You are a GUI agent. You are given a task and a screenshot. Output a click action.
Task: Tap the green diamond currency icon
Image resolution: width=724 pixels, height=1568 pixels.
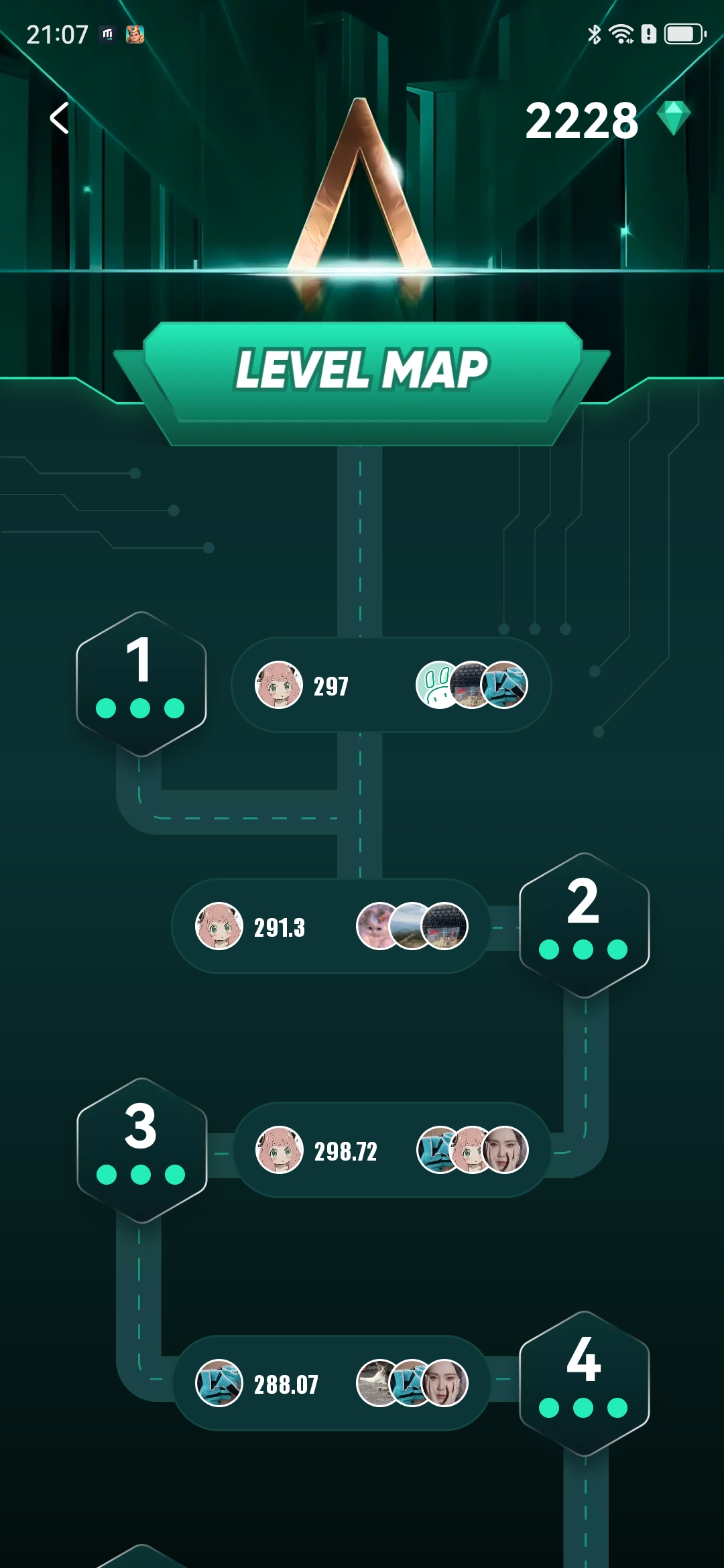[673, 119]
